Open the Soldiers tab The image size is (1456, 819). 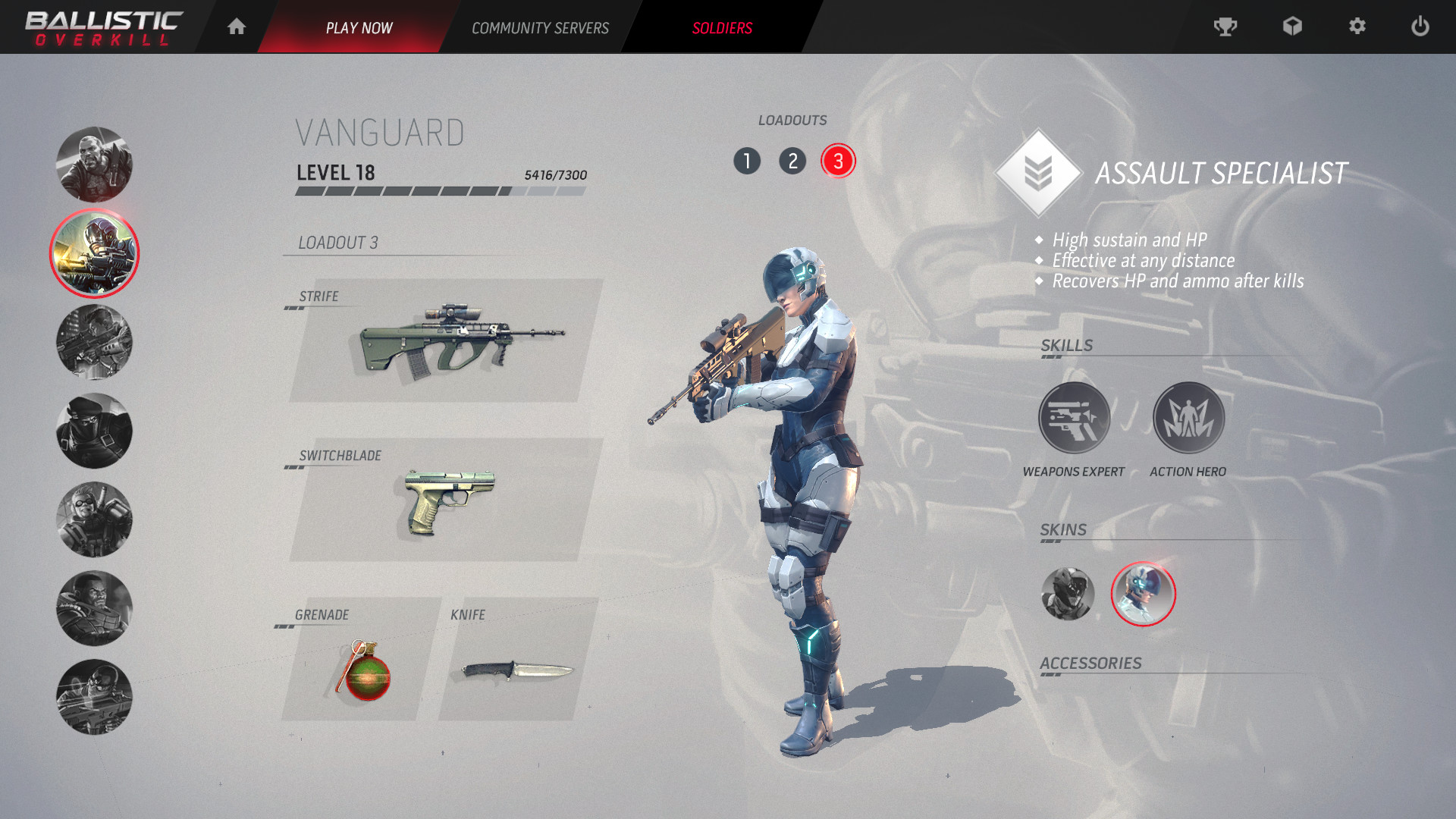click(x=721, y=27)
